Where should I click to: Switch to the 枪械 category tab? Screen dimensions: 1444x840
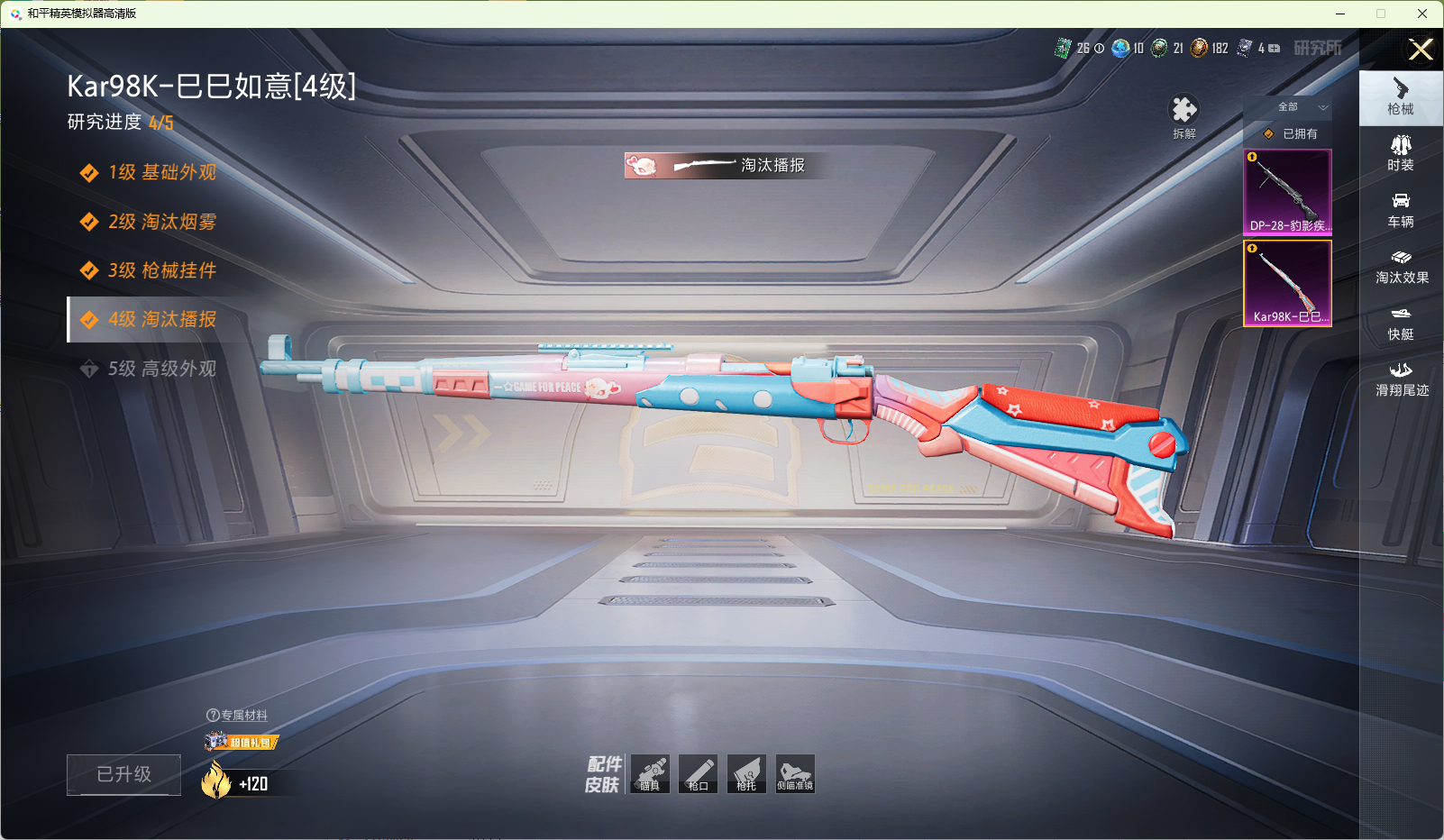1401,96
